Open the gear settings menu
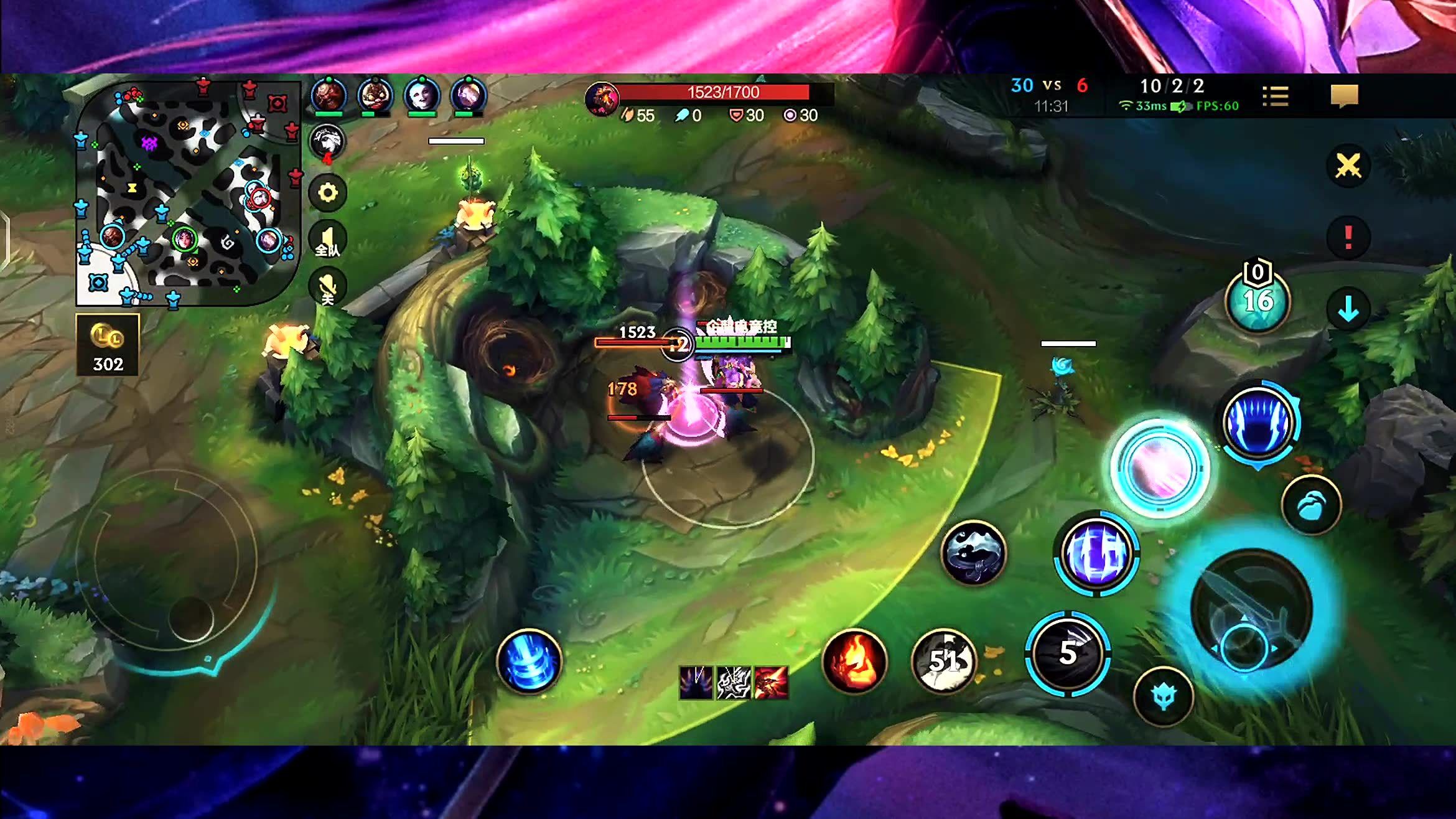 click(328, 192)
